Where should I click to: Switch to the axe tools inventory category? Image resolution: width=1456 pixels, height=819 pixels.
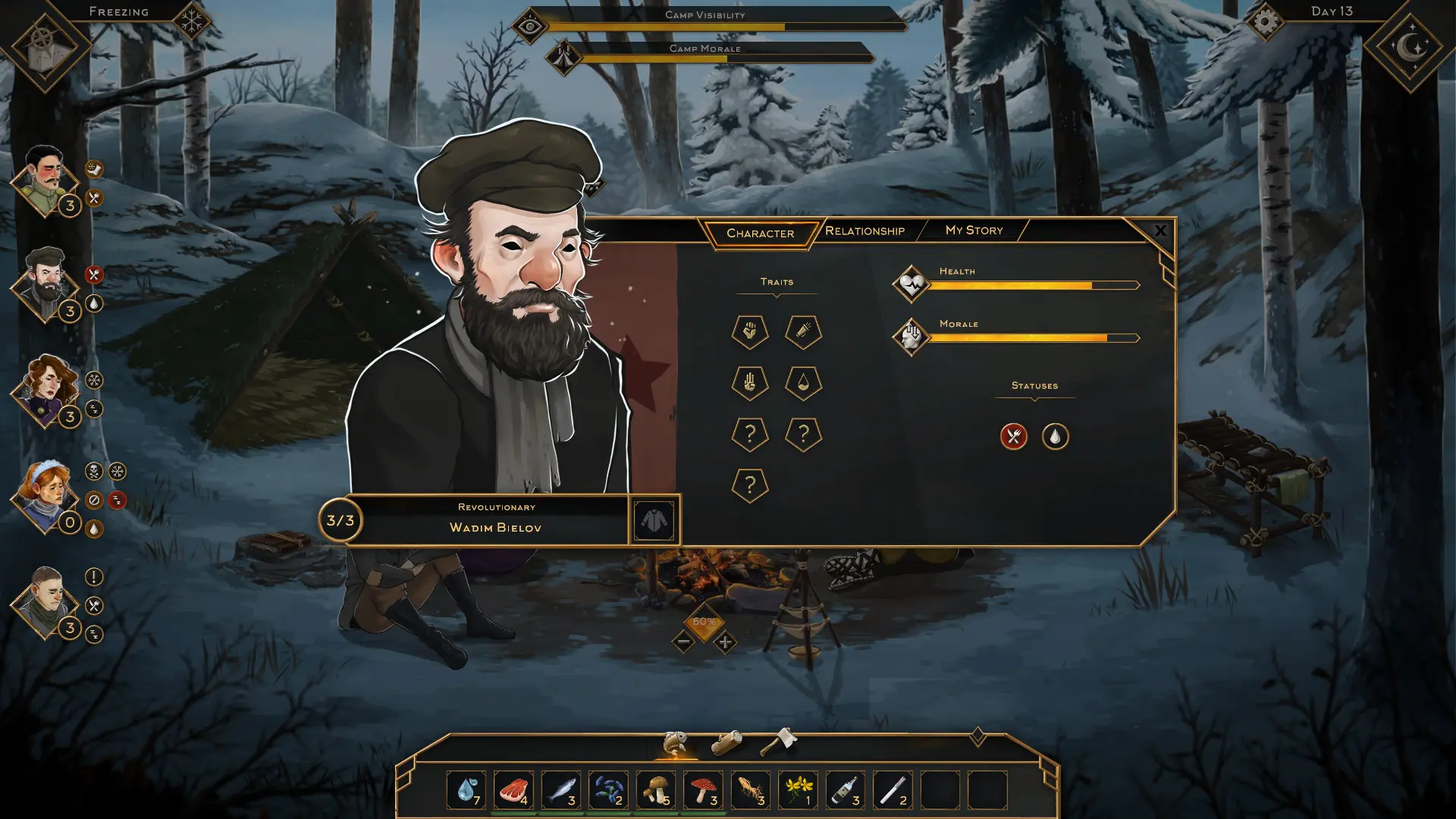point(778,741)
